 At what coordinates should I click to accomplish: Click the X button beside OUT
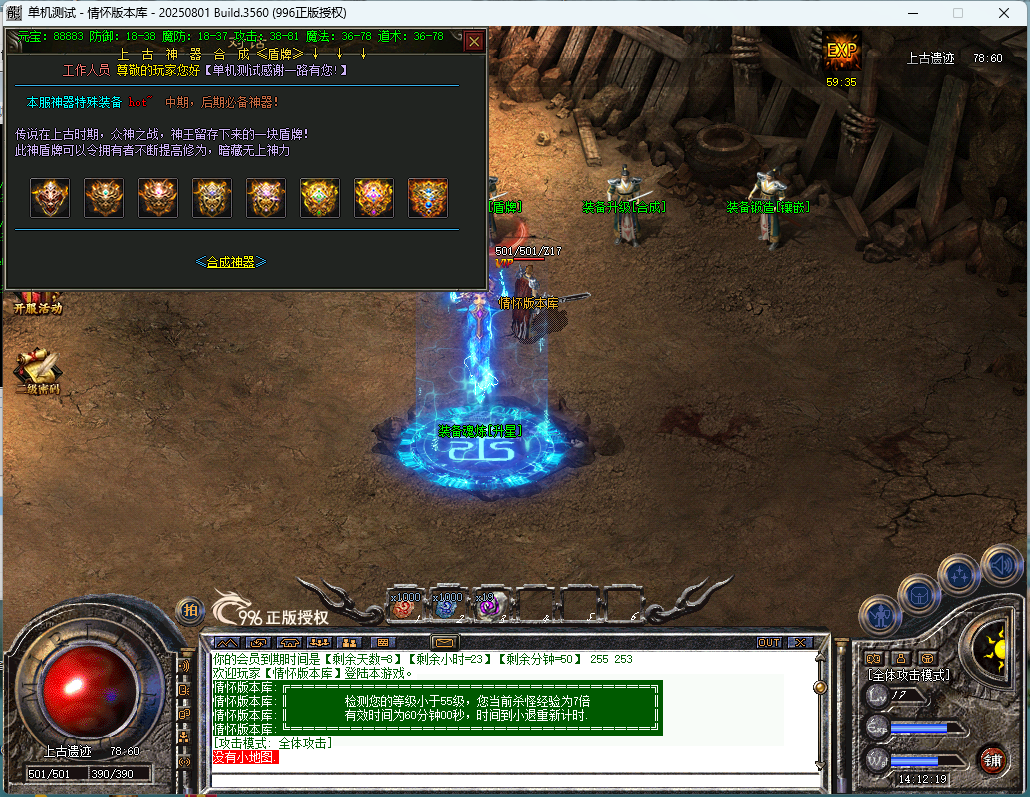tap(799, 642)
